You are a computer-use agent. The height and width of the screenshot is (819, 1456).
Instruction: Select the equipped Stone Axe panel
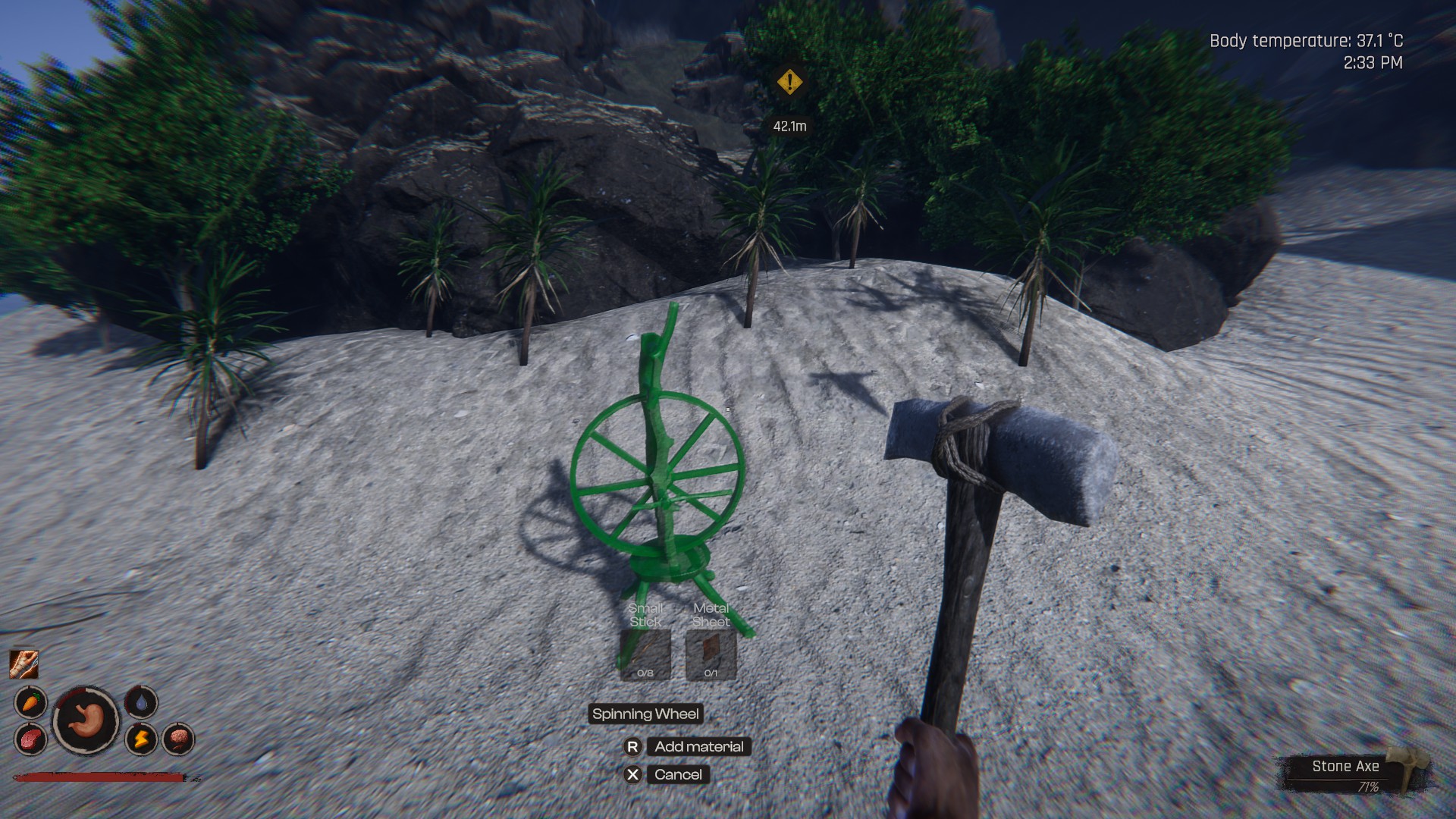tap(1354, 773)
